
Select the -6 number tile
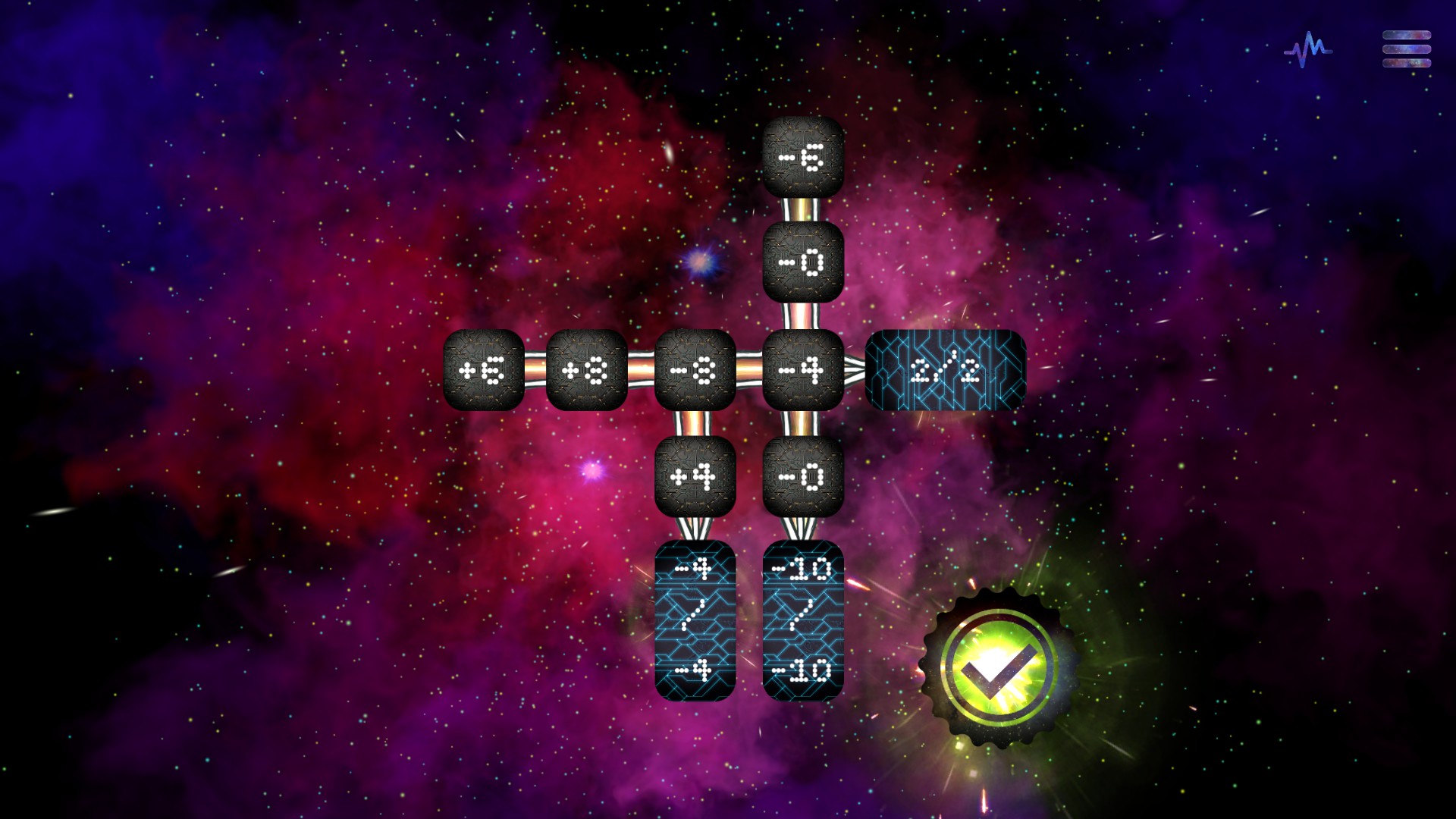(803, 157)
